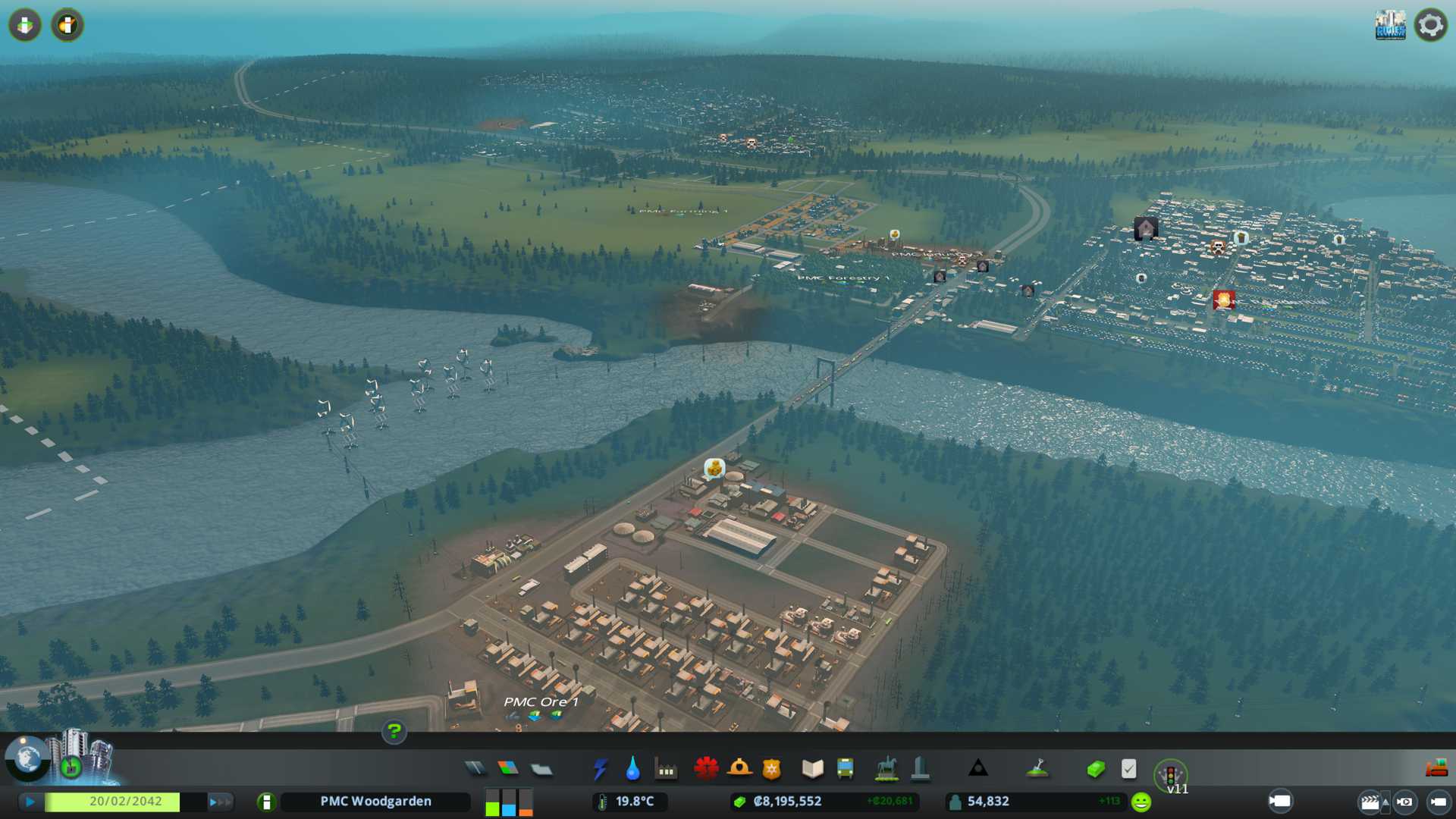
Task: Open the city info button beside PMC Woodgarden
Action: (266, 802)
